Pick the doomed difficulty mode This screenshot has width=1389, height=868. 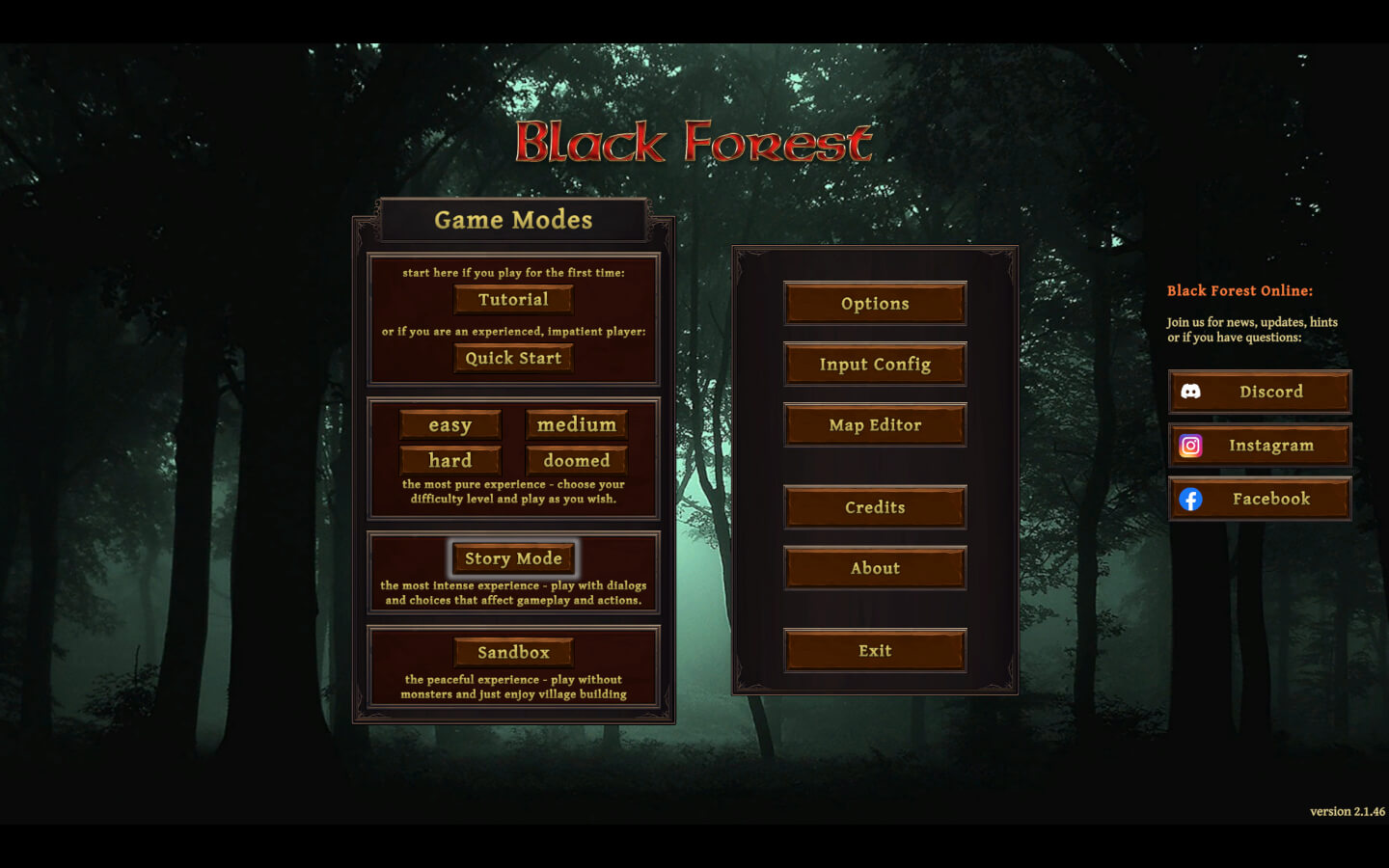click(575, 460)
